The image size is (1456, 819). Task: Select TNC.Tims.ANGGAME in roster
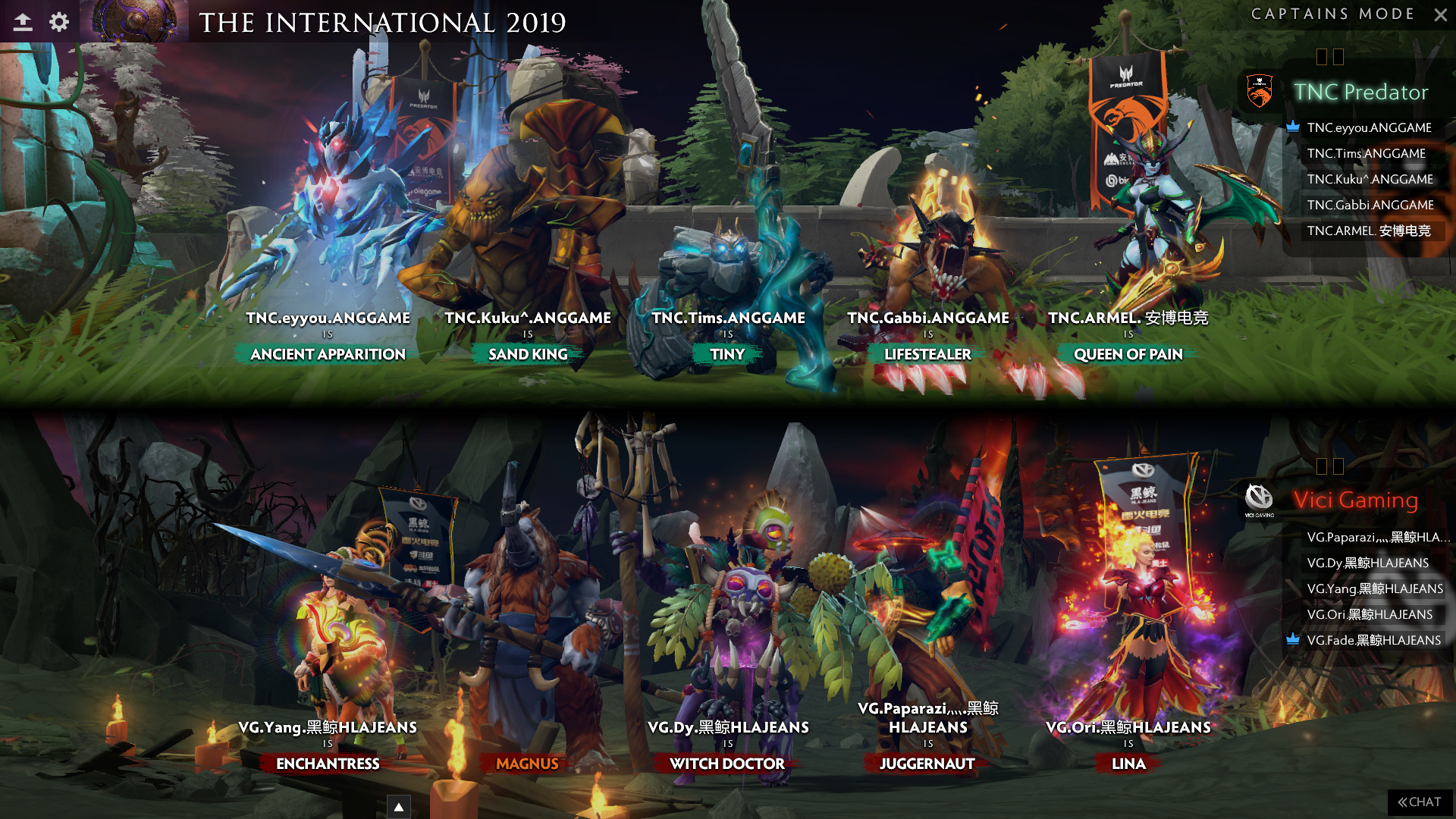(x=1366, y=153)
